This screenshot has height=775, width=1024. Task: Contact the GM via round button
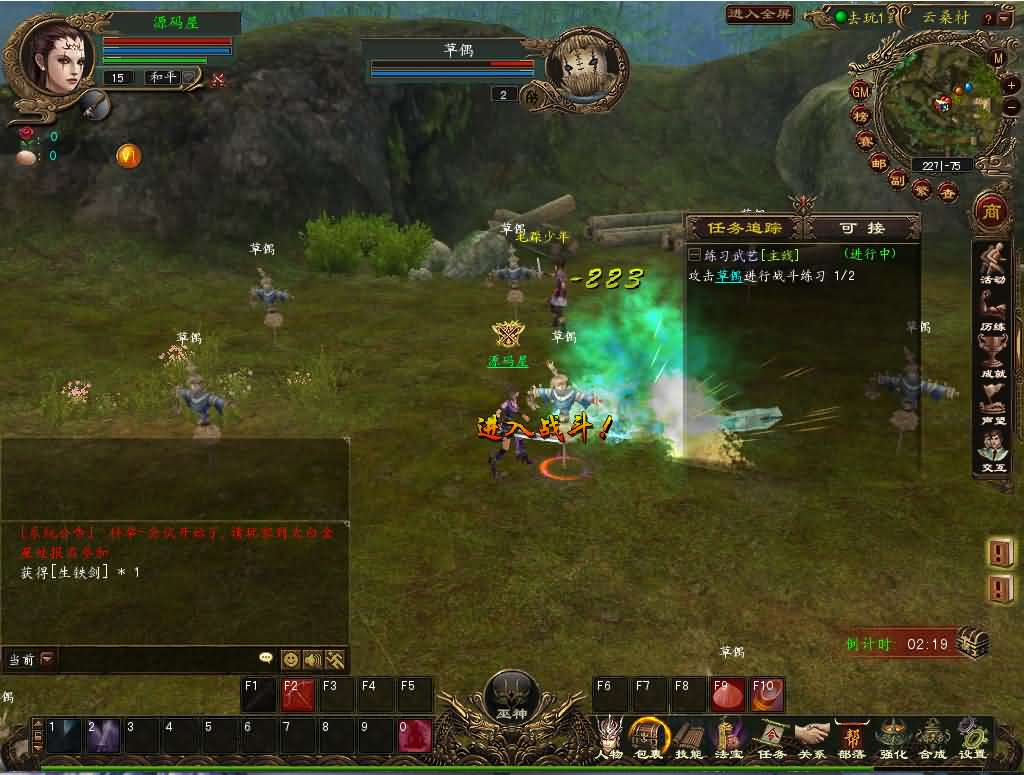point(860,91)
